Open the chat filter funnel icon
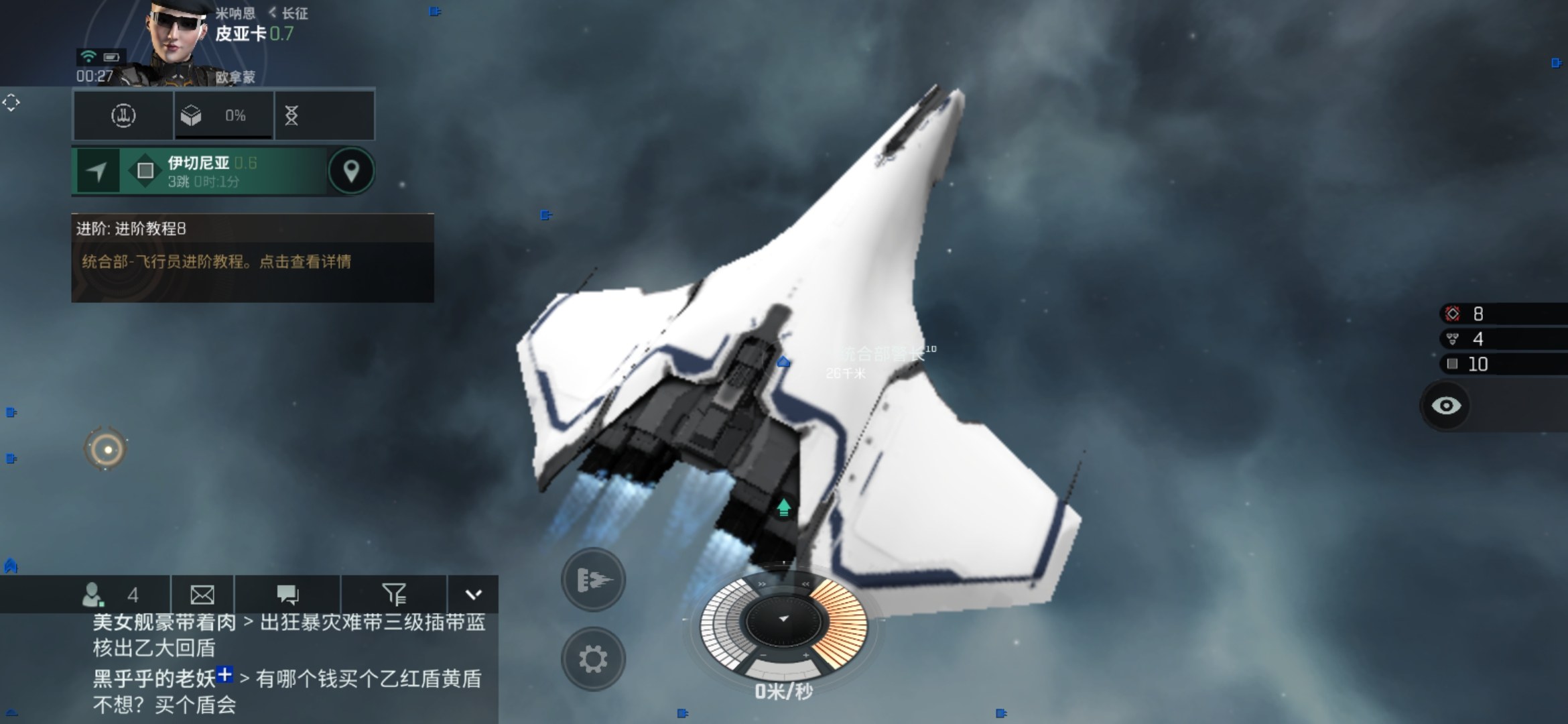The height and width of the screenshot is (724, 1568). pyautogui.click(x=394, y=595)
